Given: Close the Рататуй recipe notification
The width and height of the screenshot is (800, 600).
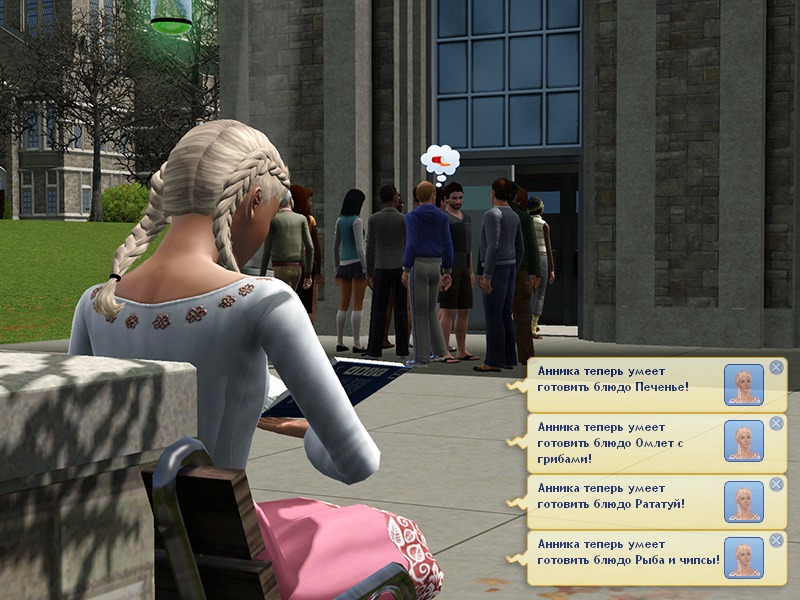Looking at the screenshot, I should (x=776, y=484).
